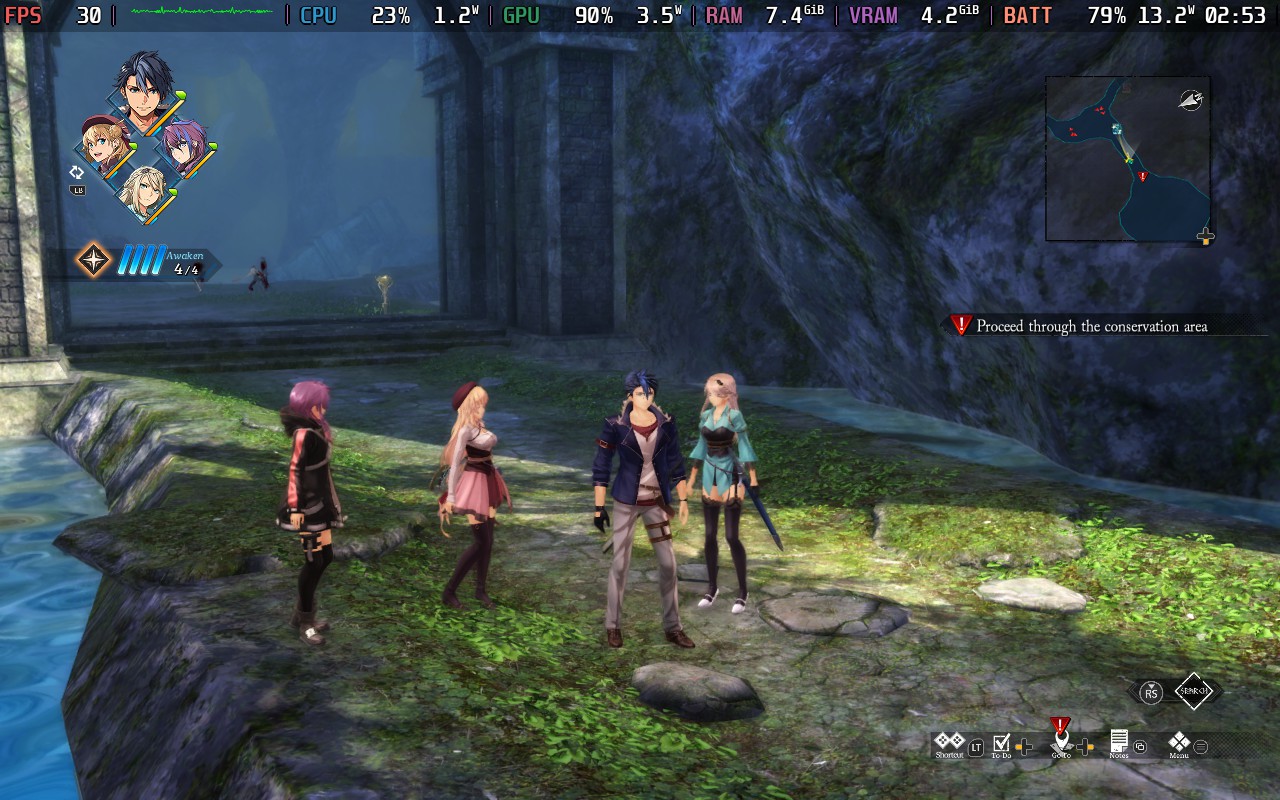Activate the Search diamond icon
The height and width of the screenshot is (800, 1280).
[x=1193, y=691]
